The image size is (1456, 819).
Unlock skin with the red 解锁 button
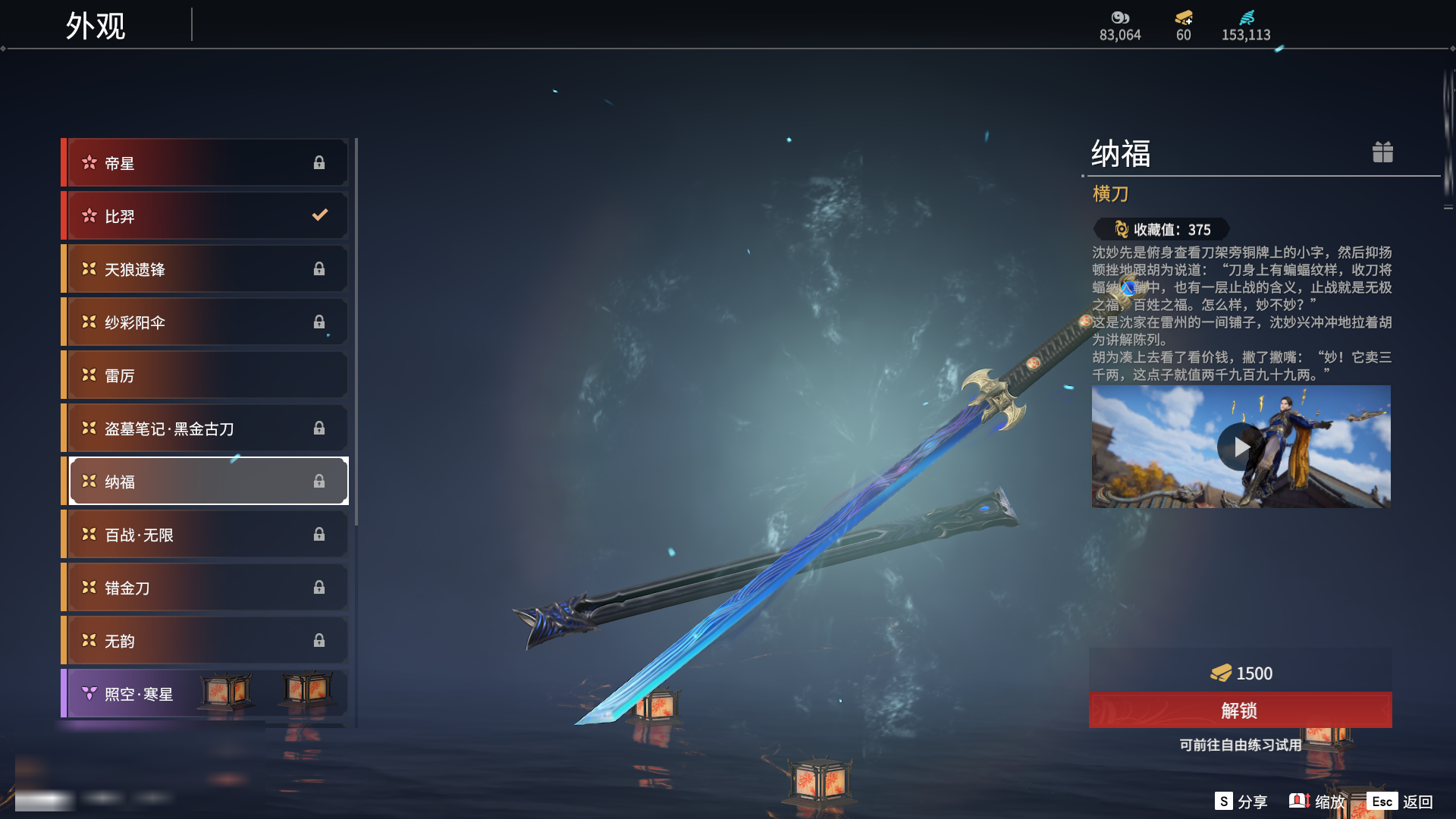1240,711
